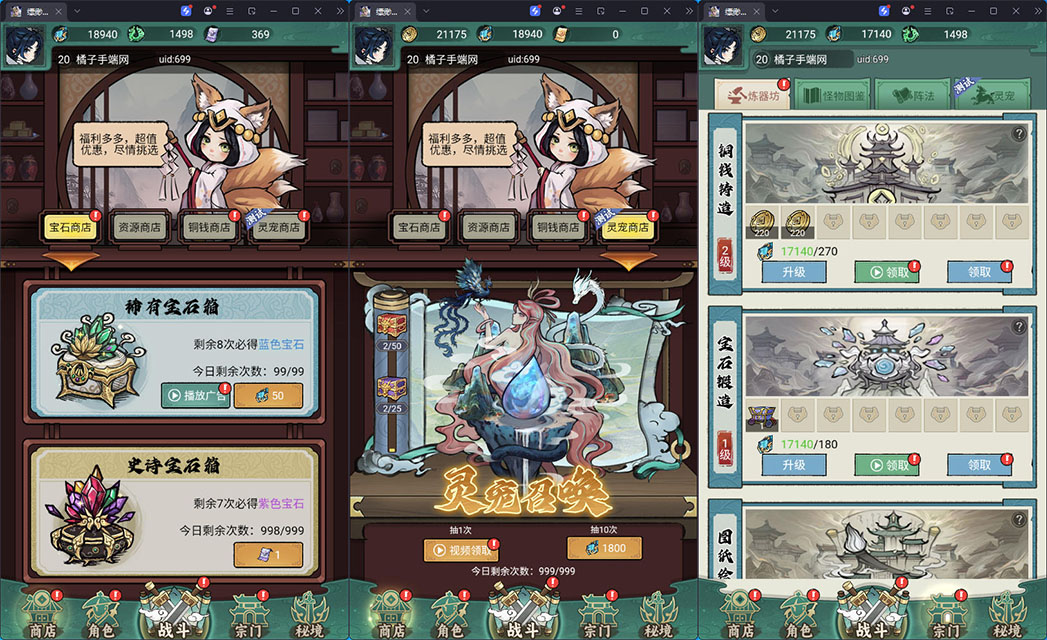The height and width of the screenshot is (640, 1047).
Task: Show the 灵宠 tab with the 测试 ribbon
Action: [x=993, y=96]
